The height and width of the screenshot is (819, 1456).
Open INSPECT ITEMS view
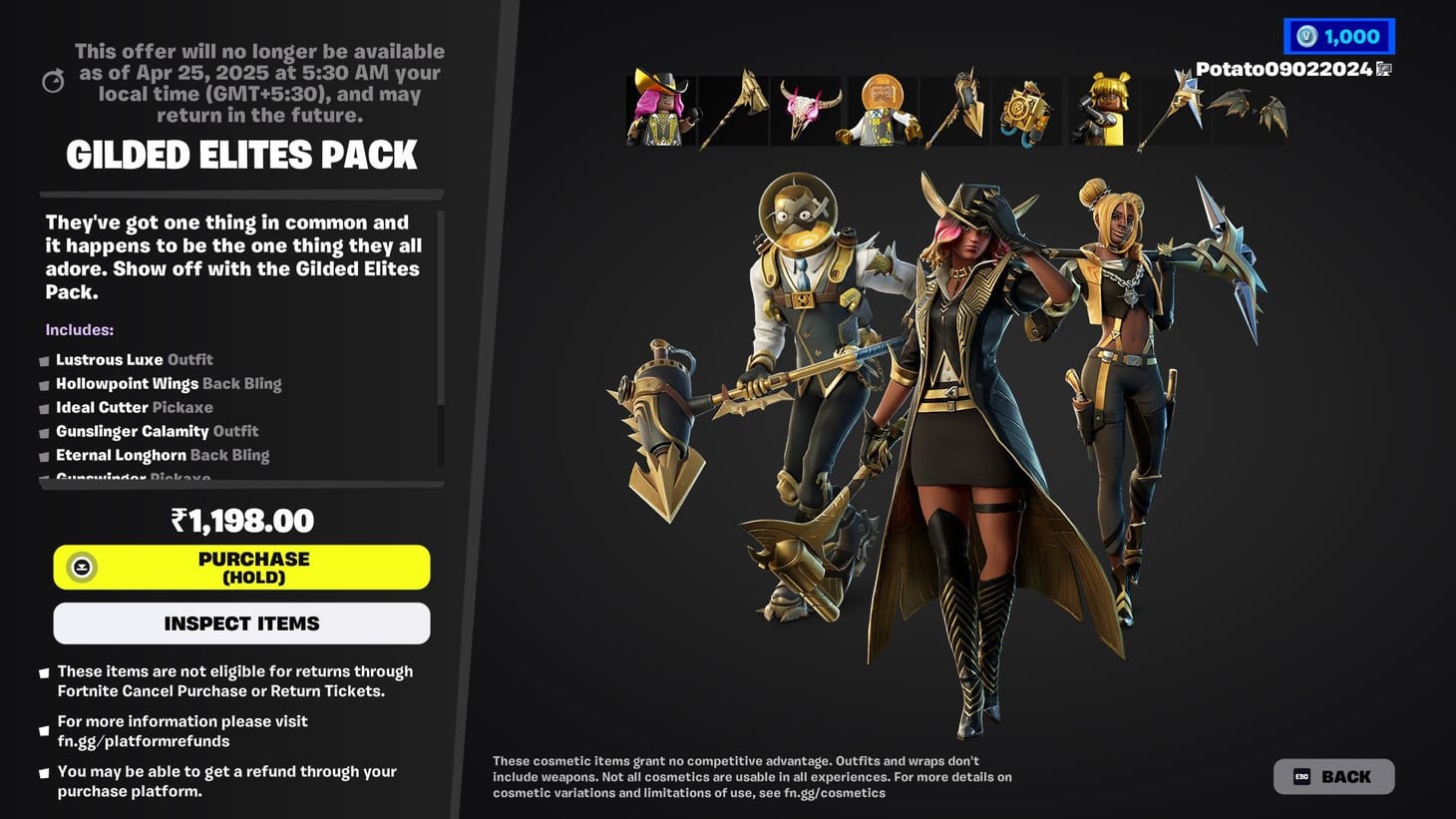pyautogui.click(x=241, y=623)
